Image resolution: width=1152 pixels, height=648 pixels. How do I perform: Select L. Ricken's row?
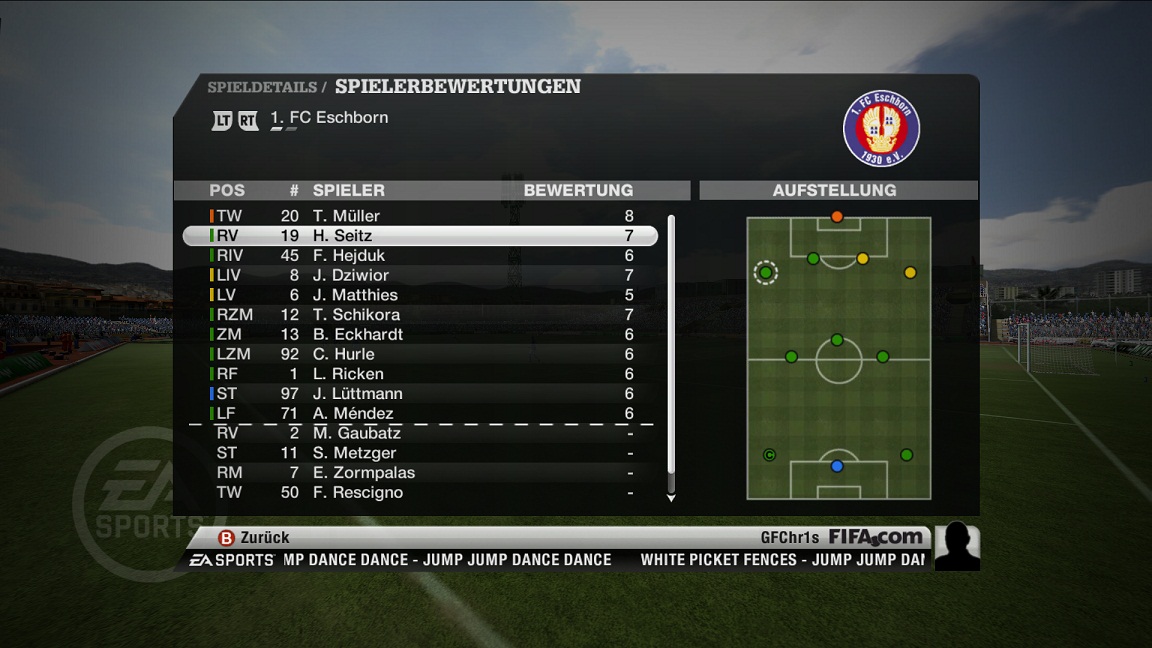pos(420,374)
